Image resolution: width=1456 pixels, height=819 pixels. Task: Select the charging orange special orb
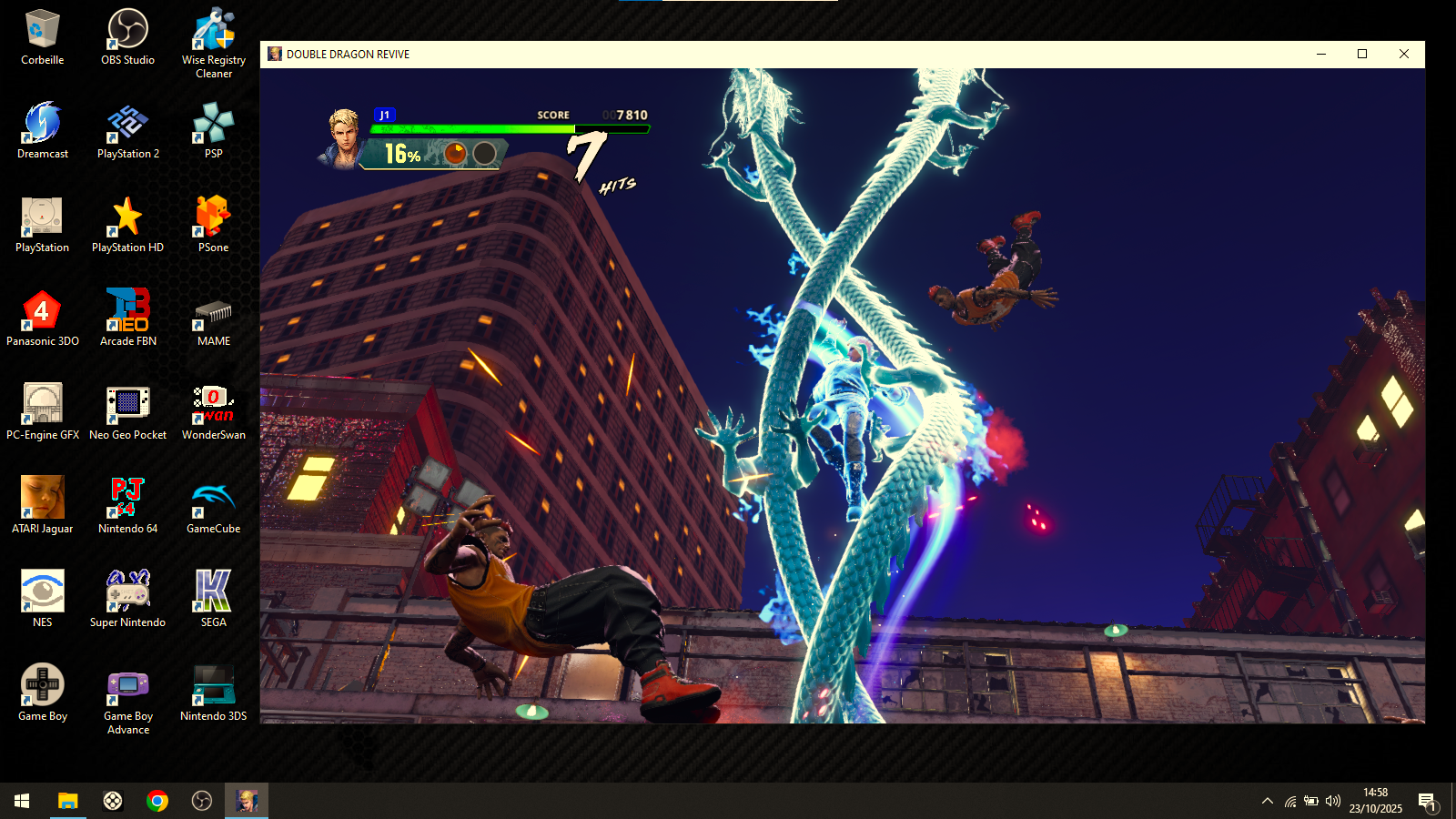tap(456, 154)
